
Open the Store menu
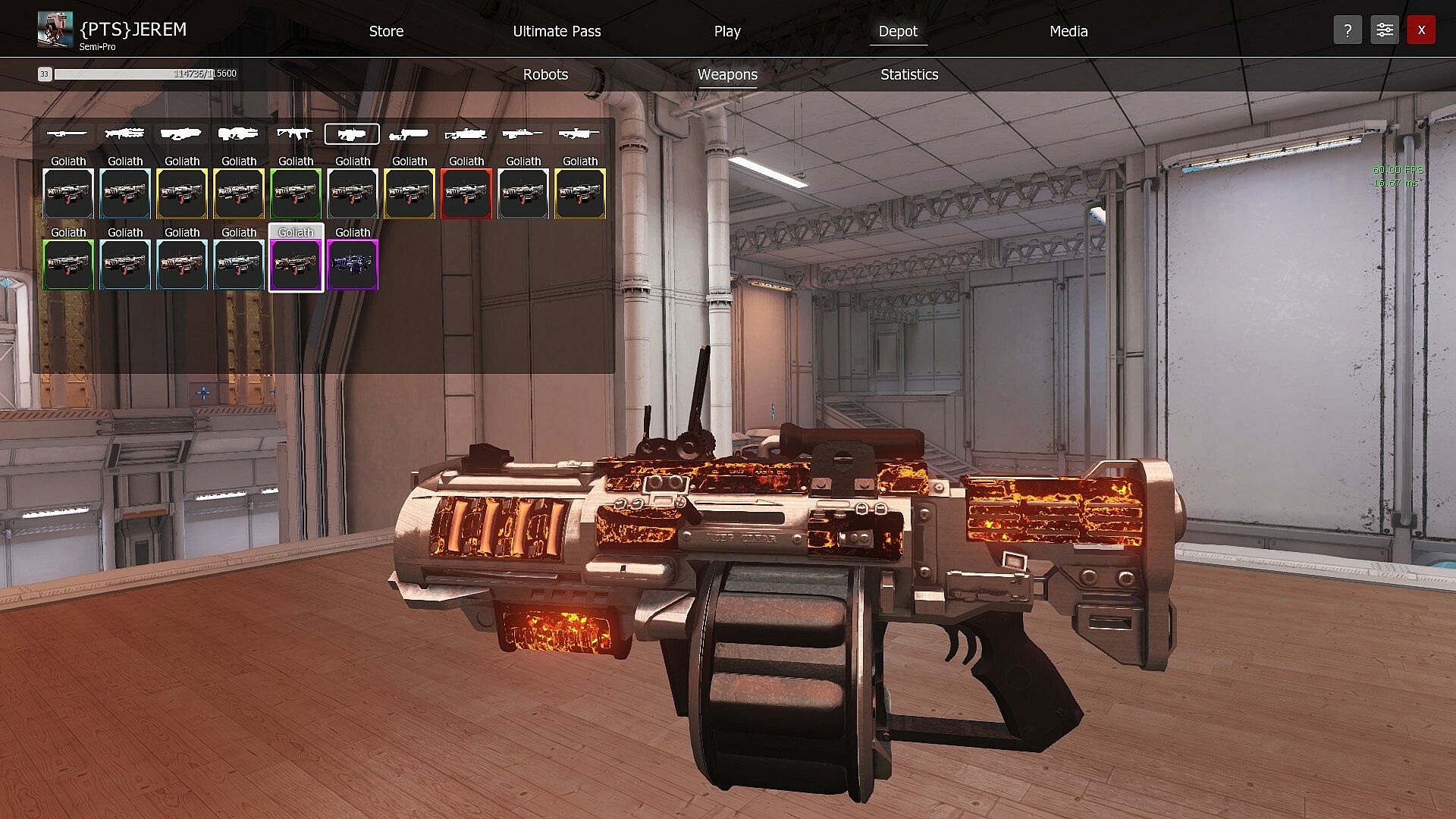coord(386,31)
